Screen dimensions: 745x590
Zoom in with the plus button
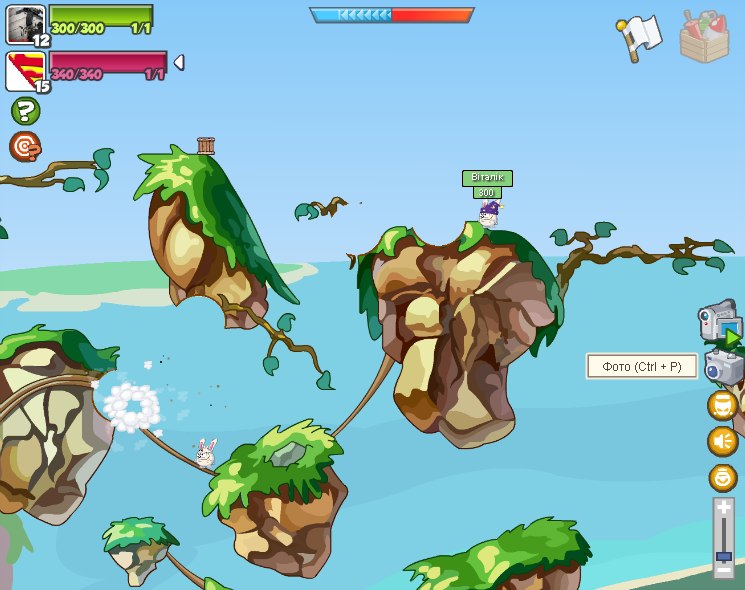tap(723, 508)
